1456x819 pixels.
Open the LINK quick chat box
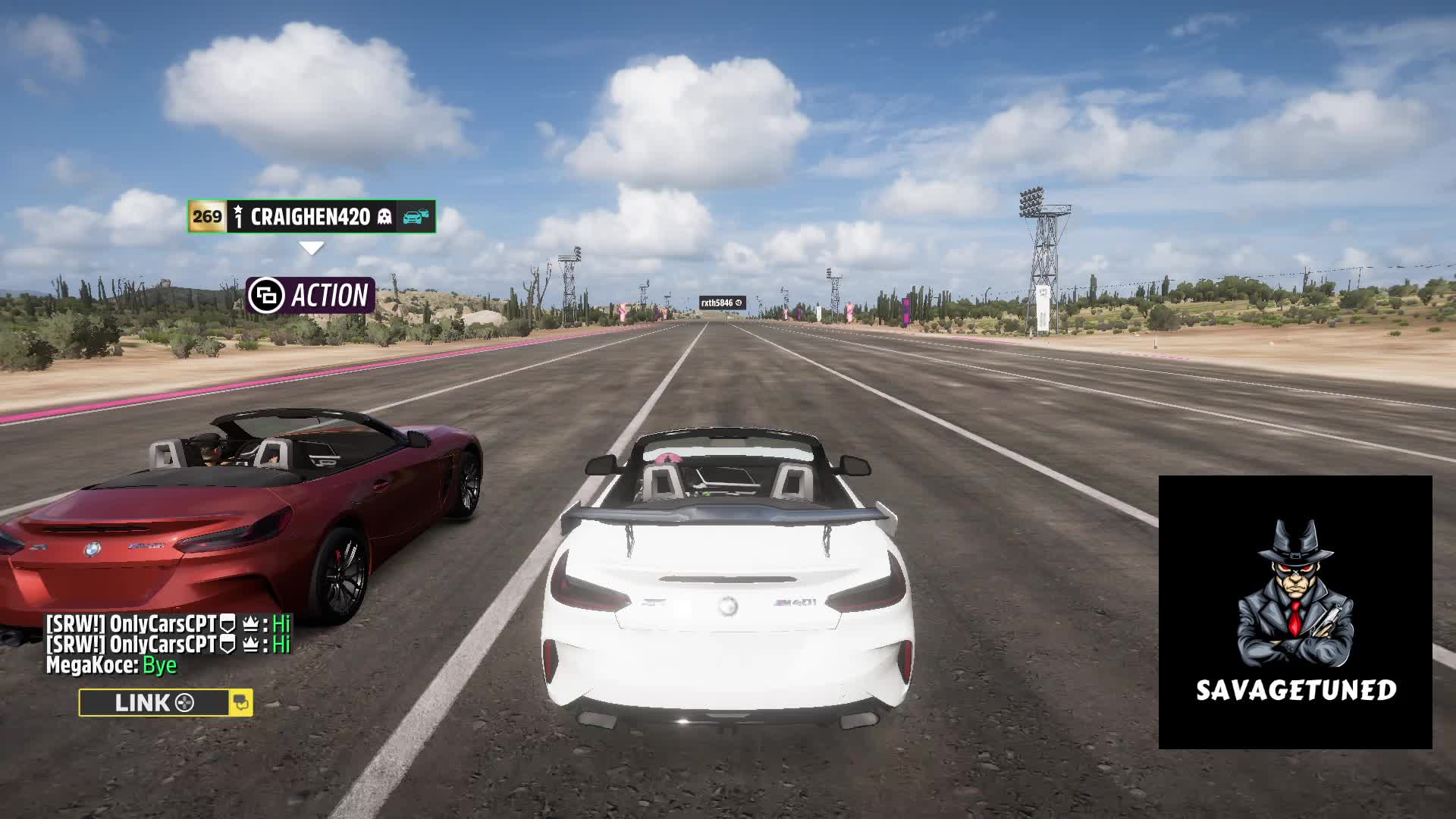point(154,703)
